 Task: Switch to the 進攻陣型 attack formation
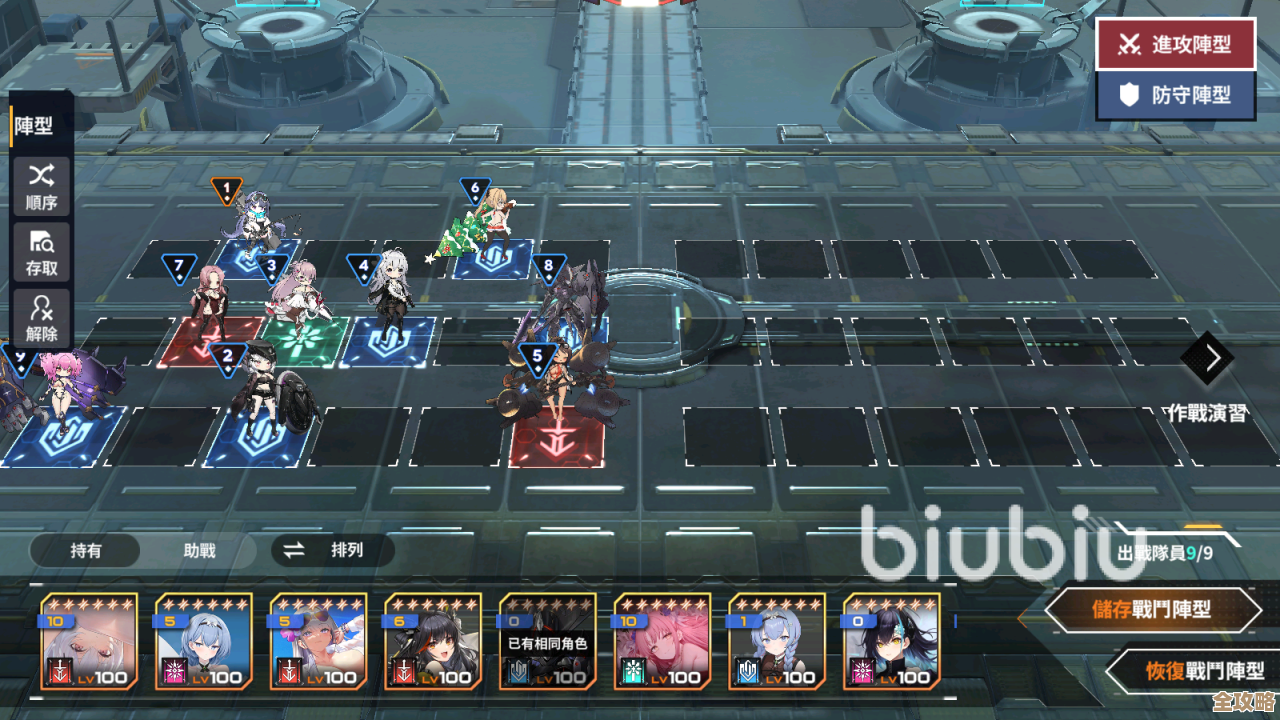1175,44
